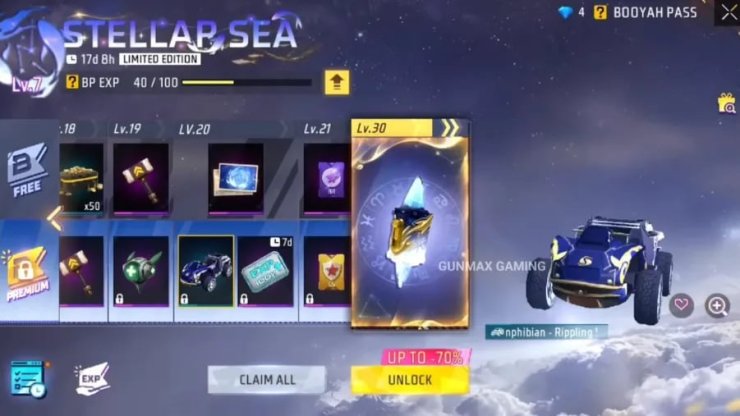Click the yellow BP level upgrade arrow
Image resolution: width=740 pixels, height=416 pixels.
336,82
